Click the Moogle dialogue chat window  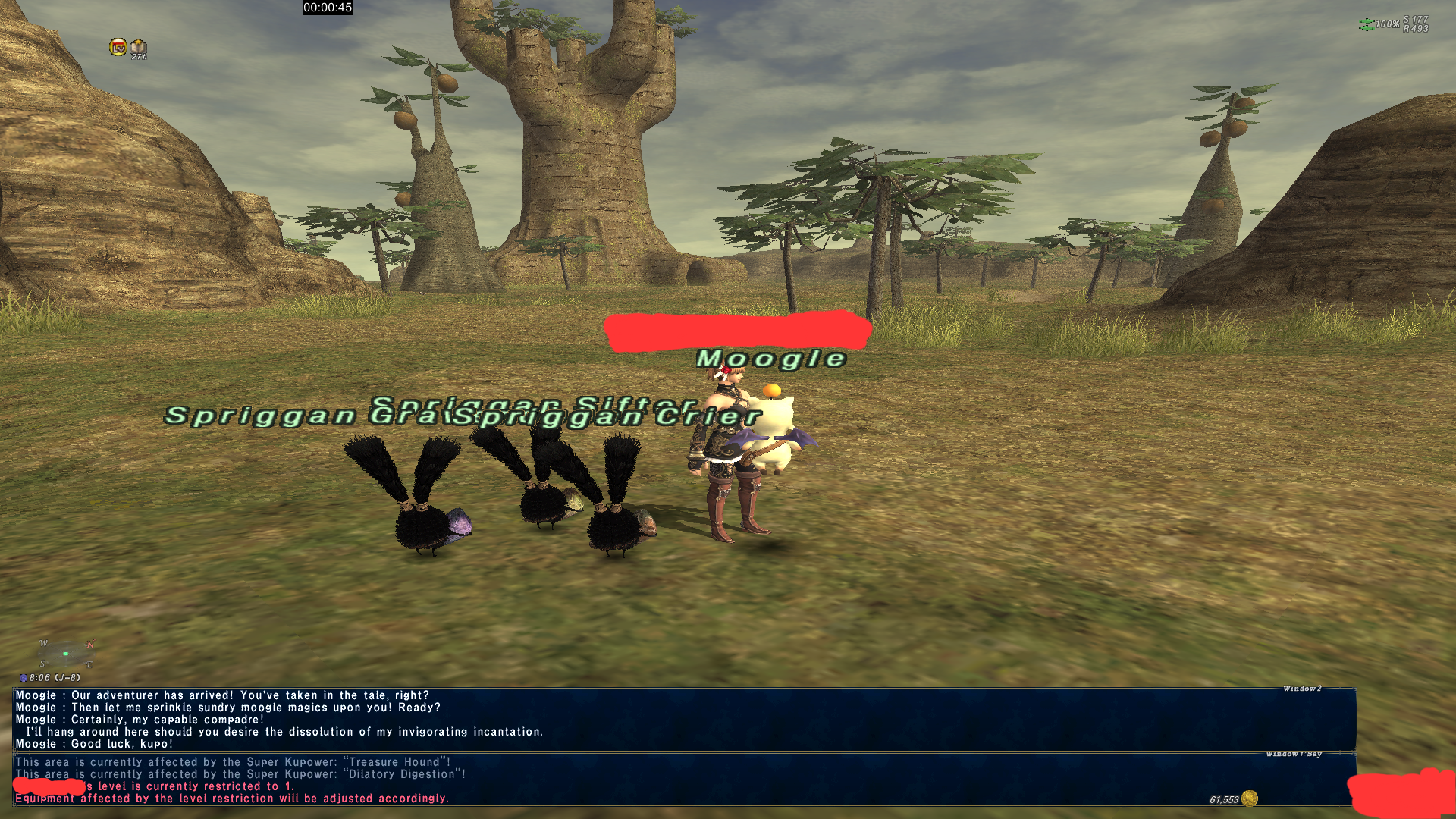[682, 719]
